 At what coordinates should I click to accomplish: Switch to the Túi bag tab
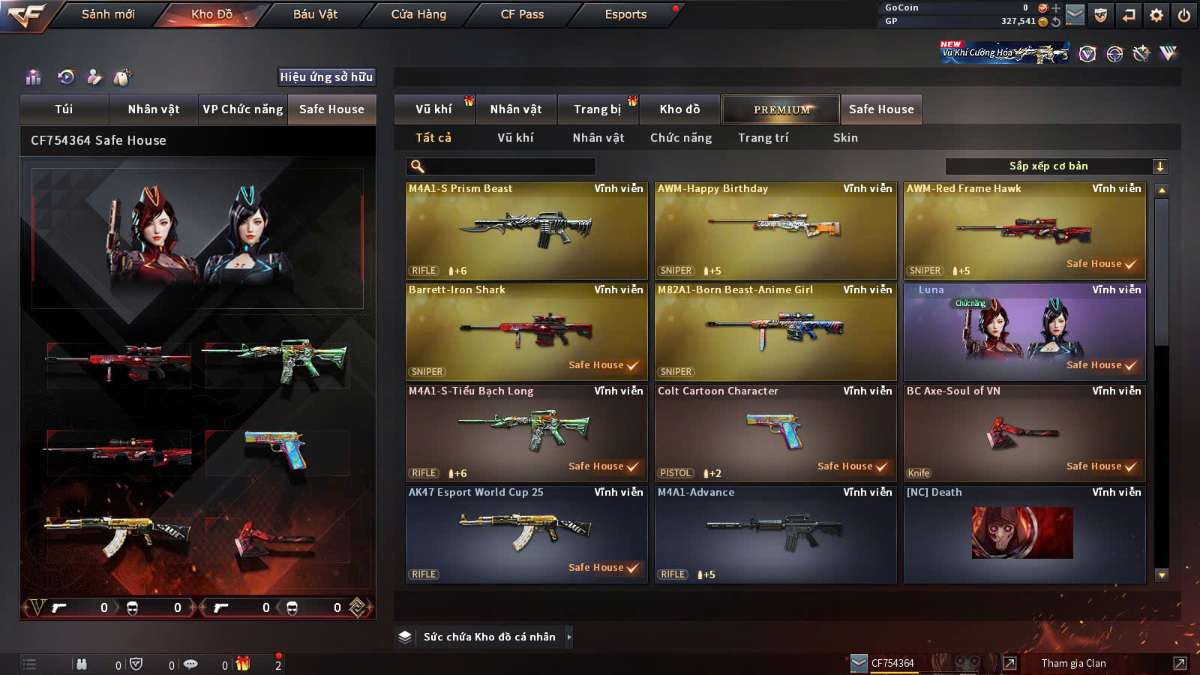[64, 109]
